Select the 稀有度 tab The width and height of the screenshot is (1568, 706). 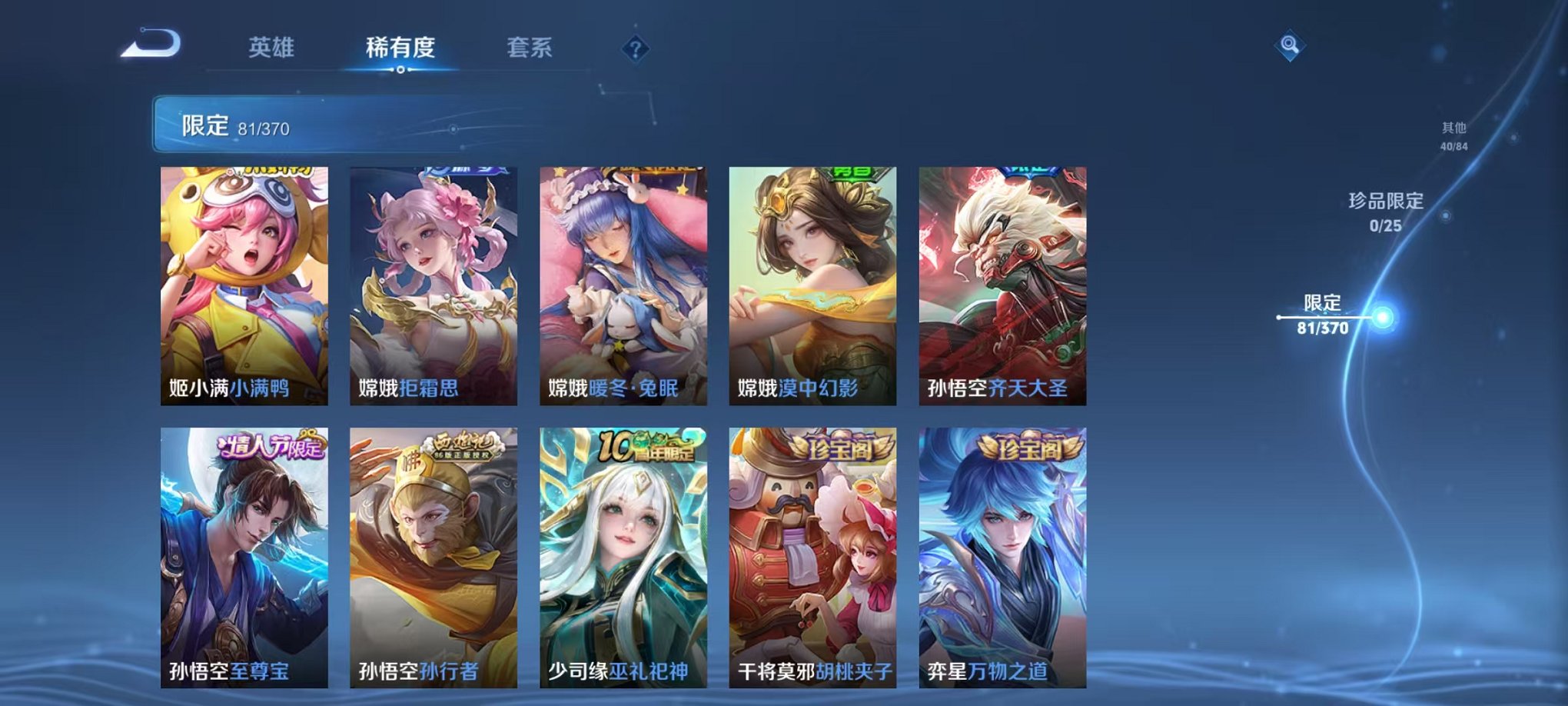click(x=400, y=48)
